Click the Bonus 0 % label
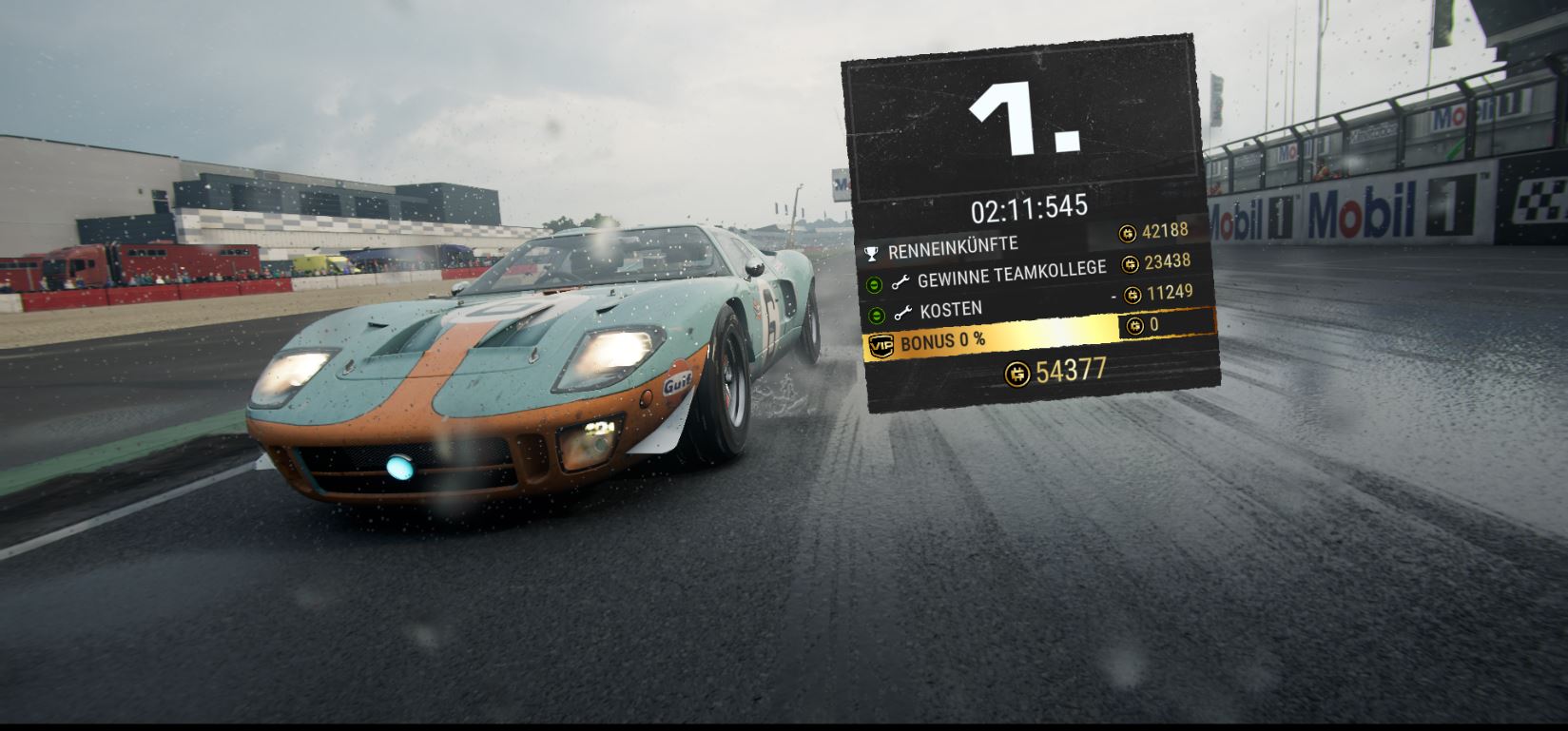Screen dimensions: 1568x731 coord(941,341)
